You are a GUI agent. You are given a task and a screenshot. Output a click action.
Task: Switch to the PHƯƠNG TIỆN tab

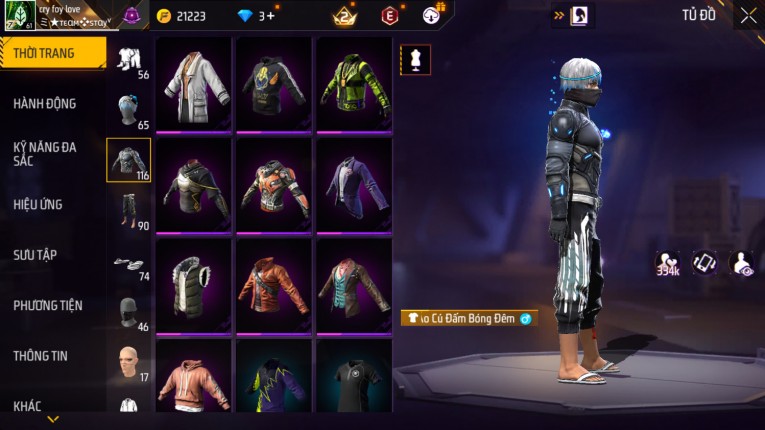[48, 305]
